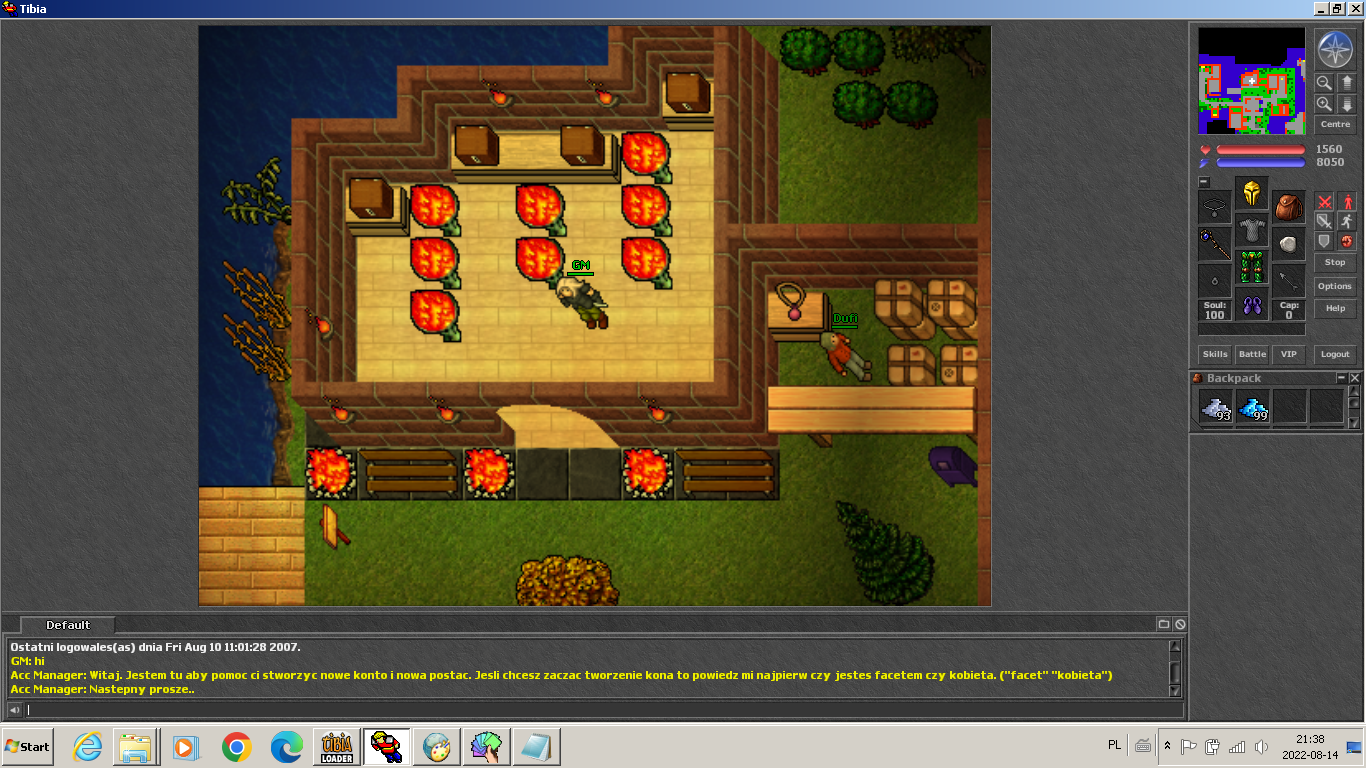The image size is (1366, 768).
Task: Open the Help window
Action: tap(1335, 308)
